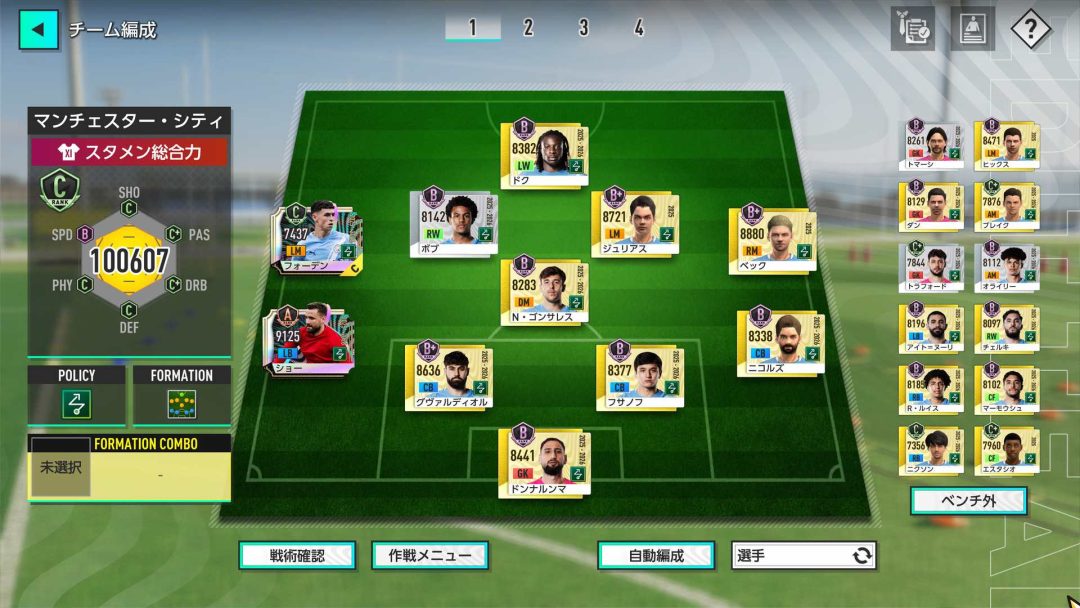Switch to team slot 3 tab

click(583, 28)
